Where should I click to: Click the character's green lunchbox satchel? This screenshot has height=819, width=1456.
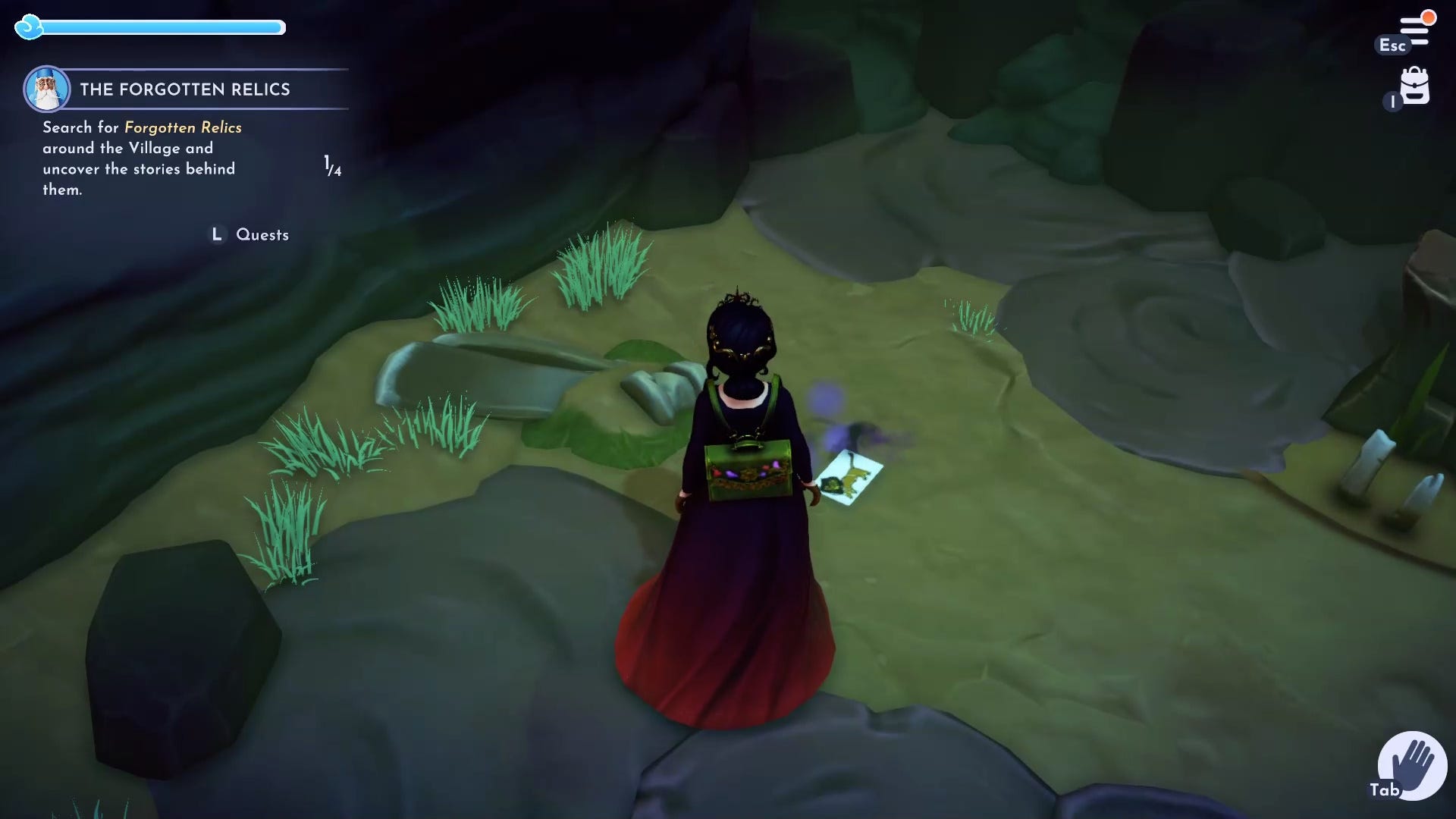click(747, 472)
